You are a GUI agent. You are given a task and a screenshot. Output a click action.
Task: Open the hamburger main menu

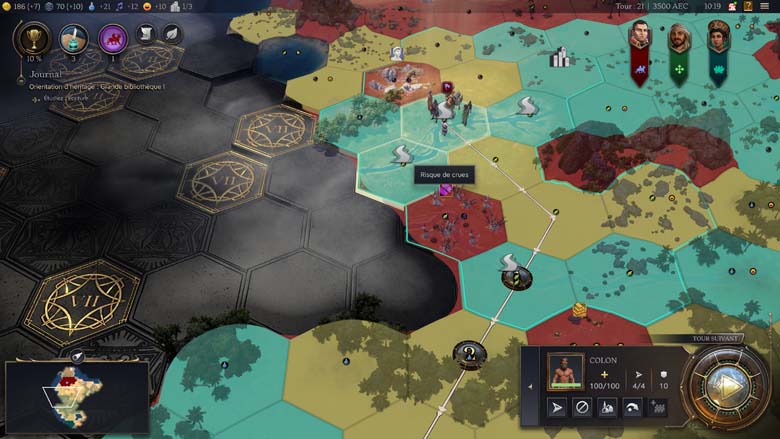point(768,6)
